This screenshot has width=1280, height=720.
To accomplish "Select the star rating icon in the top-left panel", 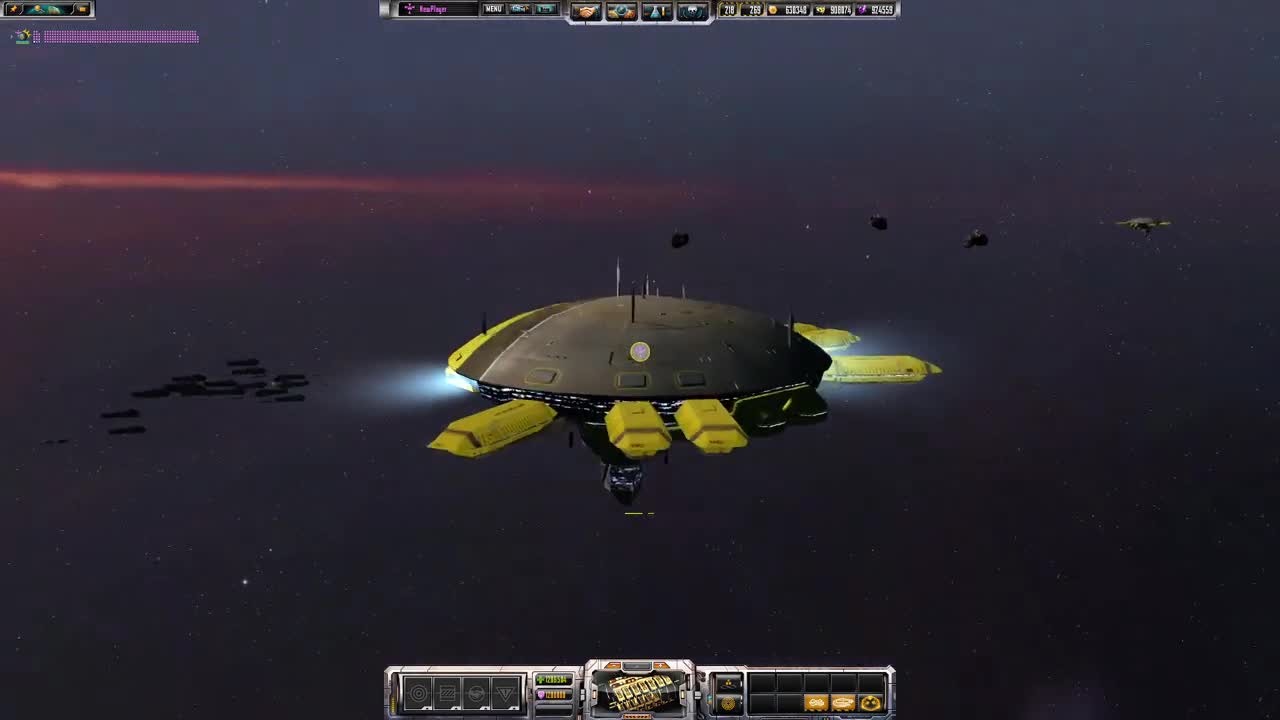I will click(14, 8).
